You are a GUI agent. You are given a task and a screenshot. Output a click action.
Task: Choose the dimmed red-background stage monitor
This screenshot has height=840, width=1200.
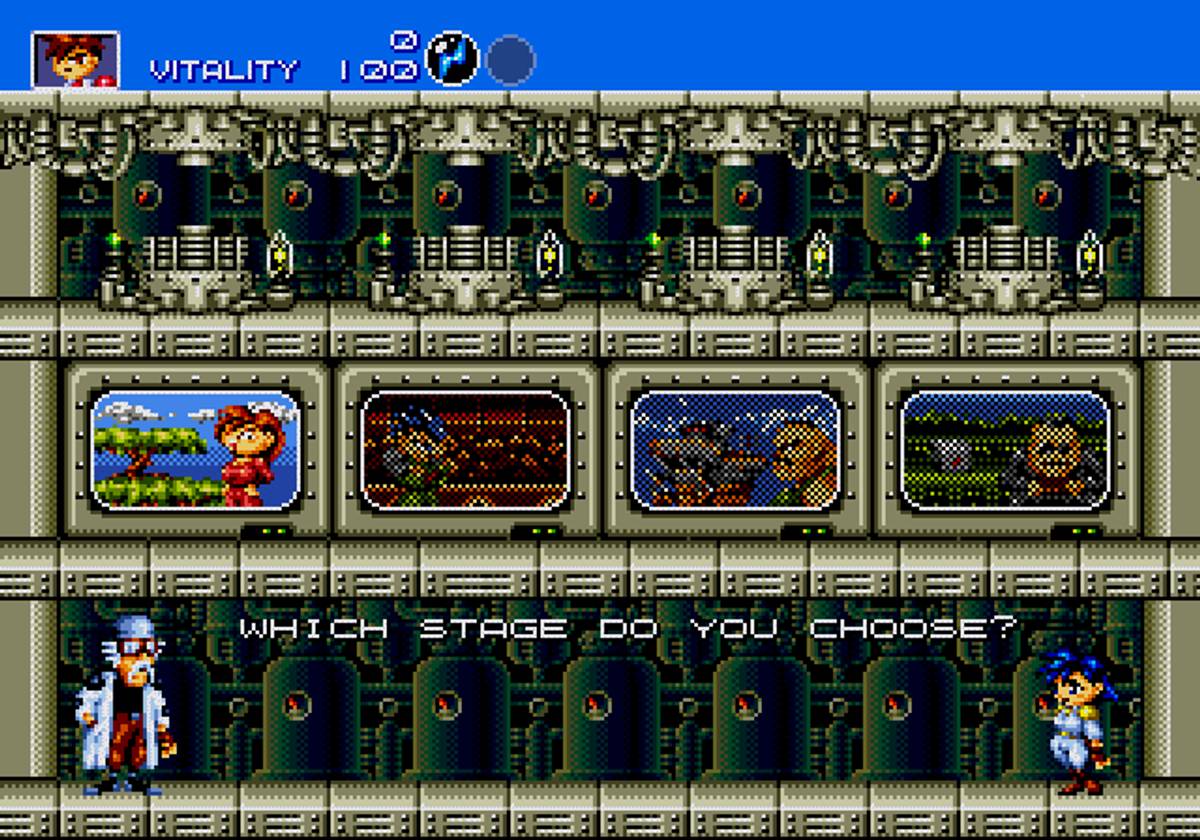[466, 449]
